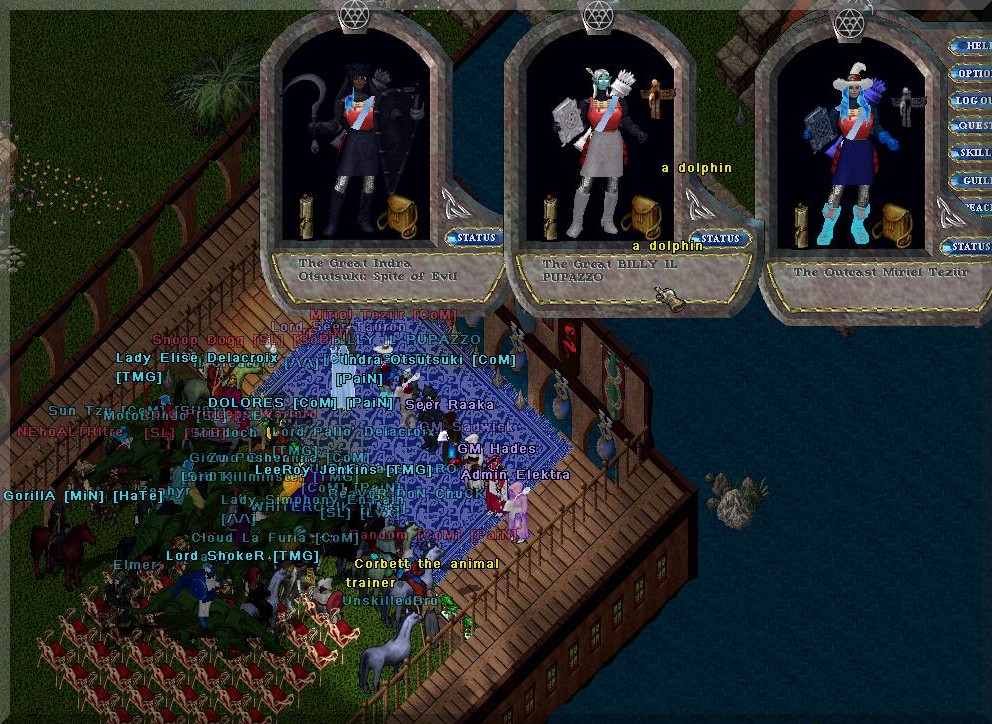Show Status for Indra Otsutsuki
The width and height of the screenshot is (992, 724).
tap(474, 238)
